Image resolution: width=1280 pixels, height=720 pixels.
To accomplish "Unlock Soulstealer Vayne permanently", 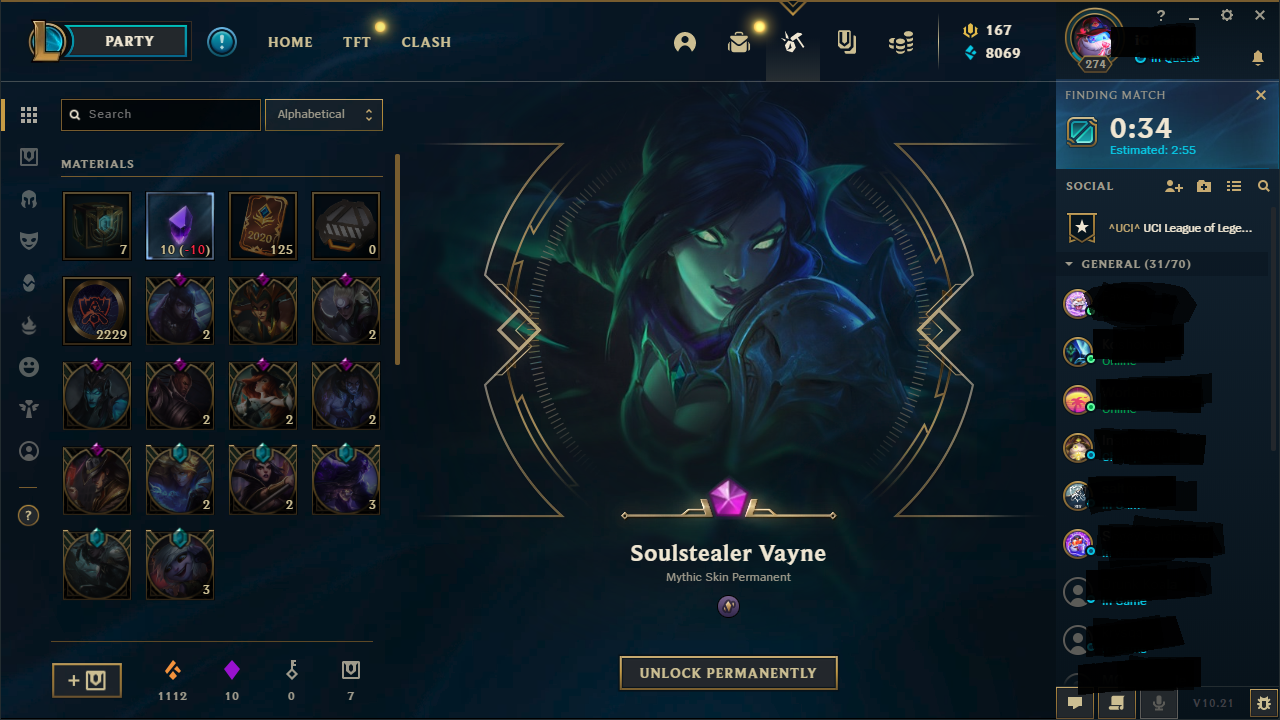I will 728,673.
